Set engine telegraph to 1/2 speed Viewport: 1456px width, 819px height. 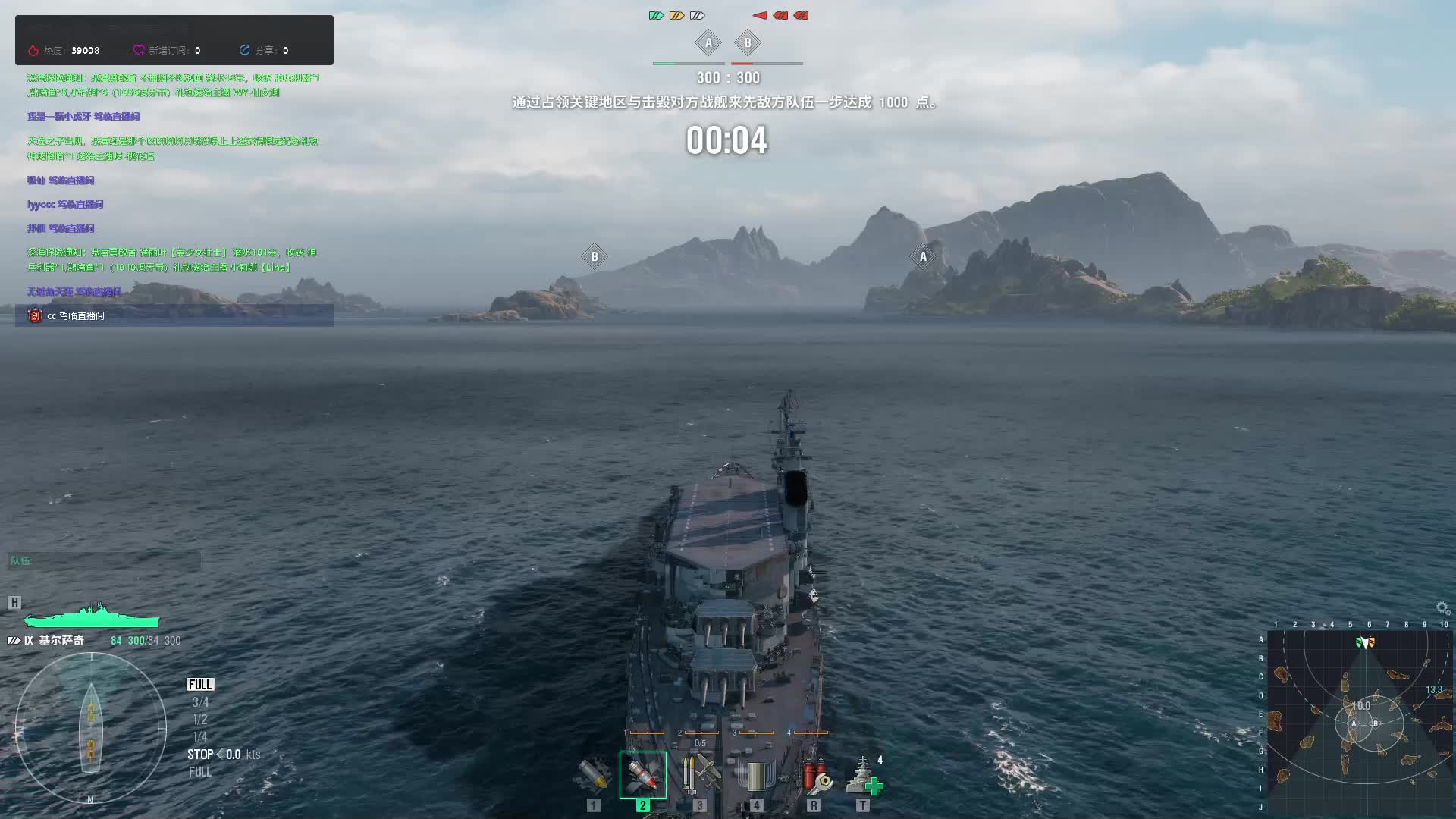pos(200,720)
